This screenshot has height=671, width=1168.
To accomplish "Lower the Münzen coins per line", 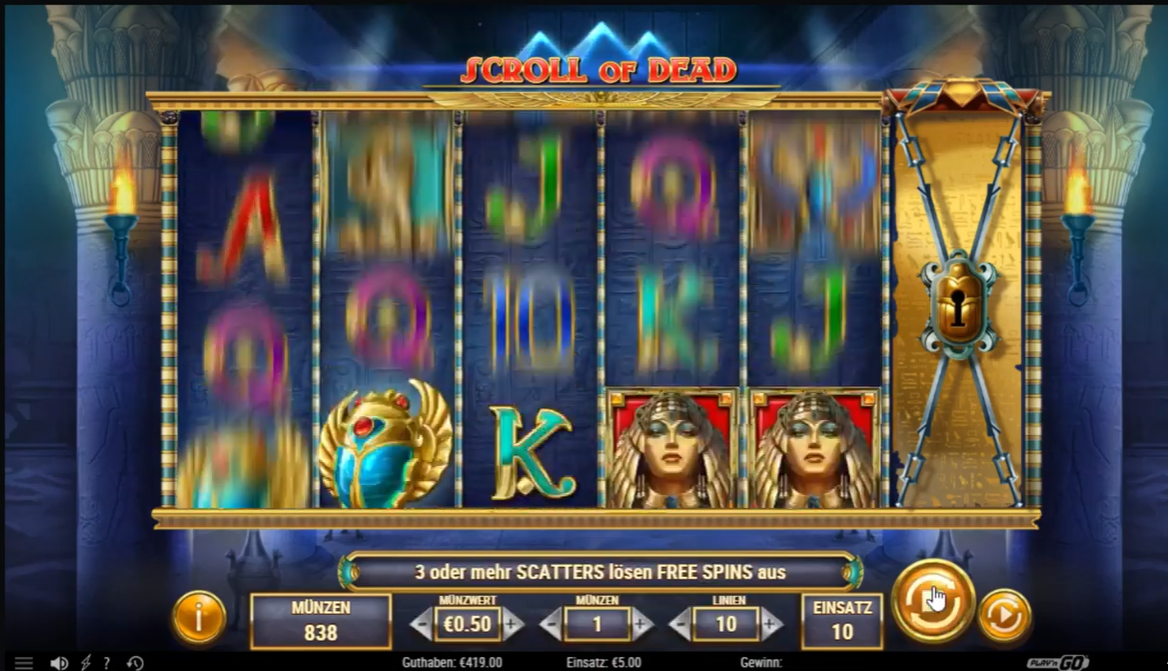I will (551, 625).
